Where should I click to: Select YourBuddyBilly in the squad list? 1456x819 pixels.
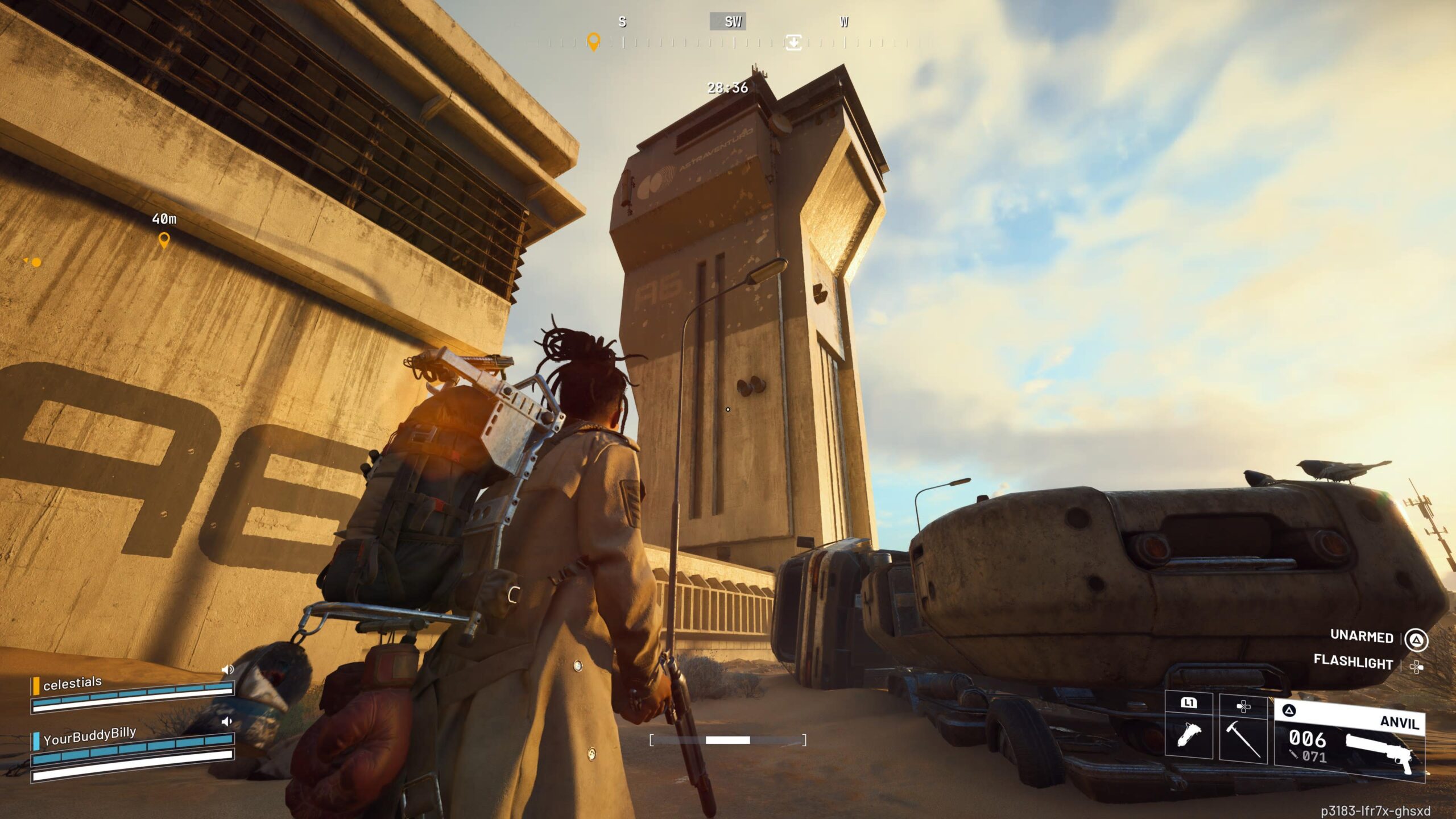coord(89,736)
